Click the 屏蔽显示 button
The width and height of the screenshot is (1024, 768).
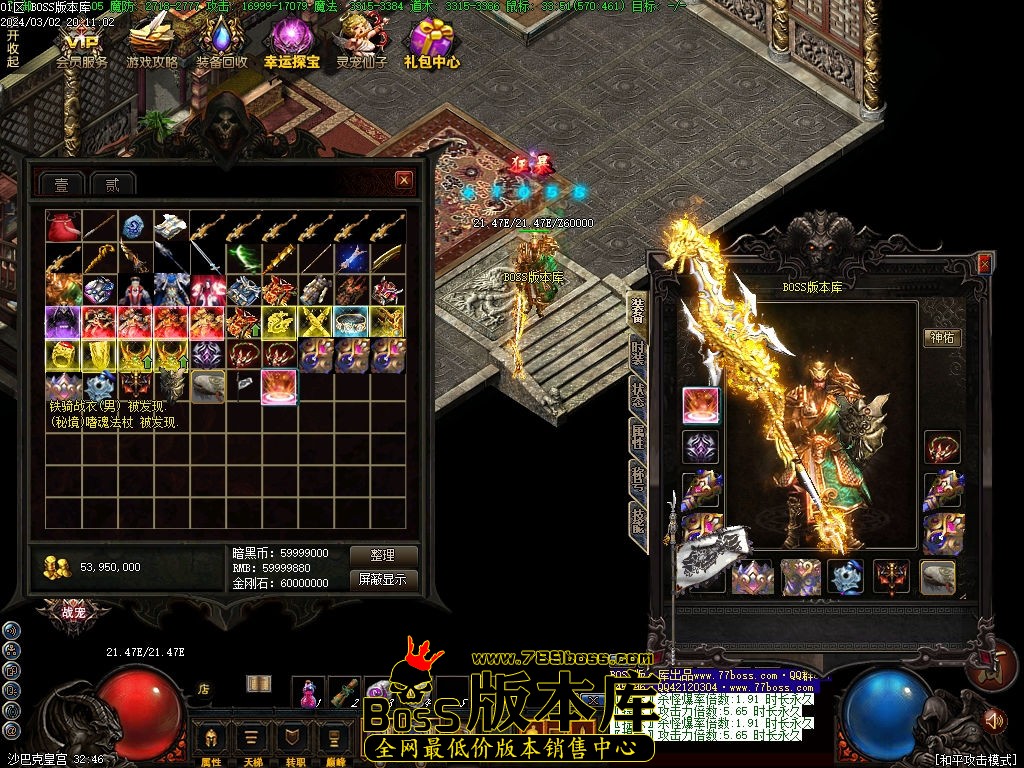point(383,579)
